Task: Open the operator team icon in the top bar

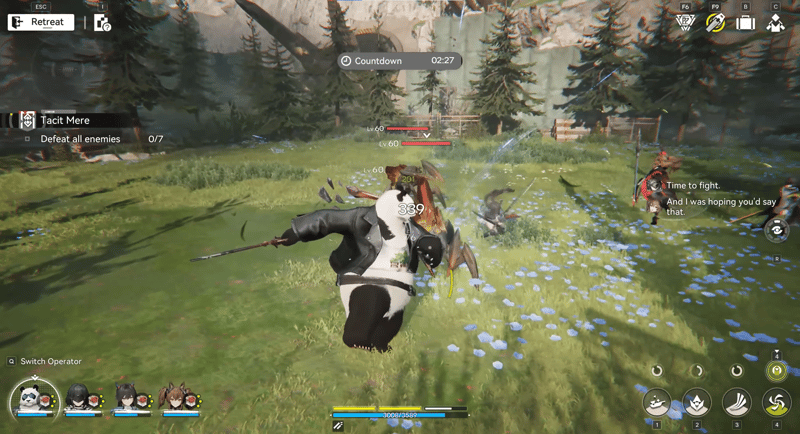Action: tap(775, 22)
